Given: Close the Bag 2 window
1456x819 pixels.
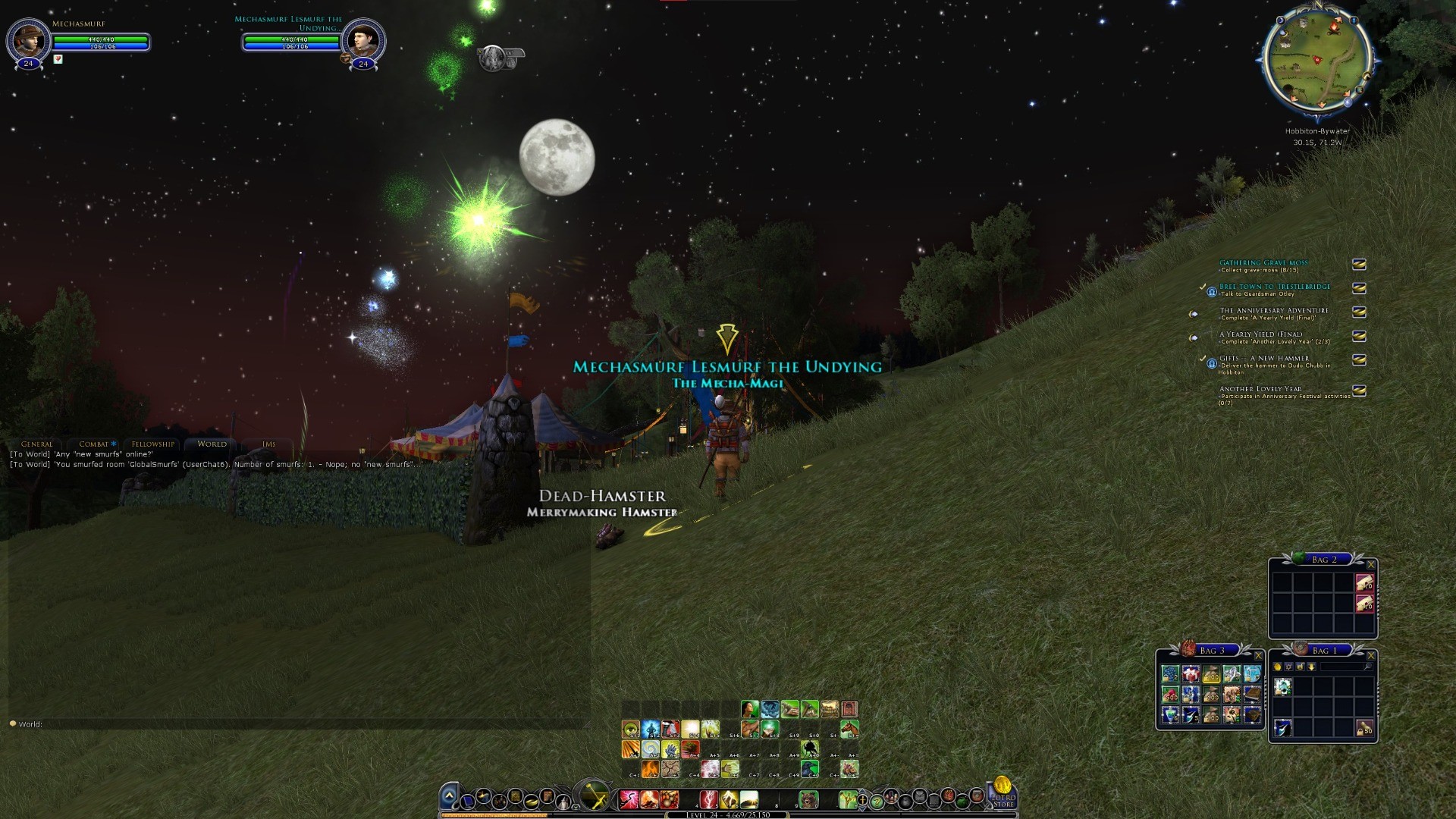Looking at the screenshot, I should pyautogui.click(x=1370, y=564).
